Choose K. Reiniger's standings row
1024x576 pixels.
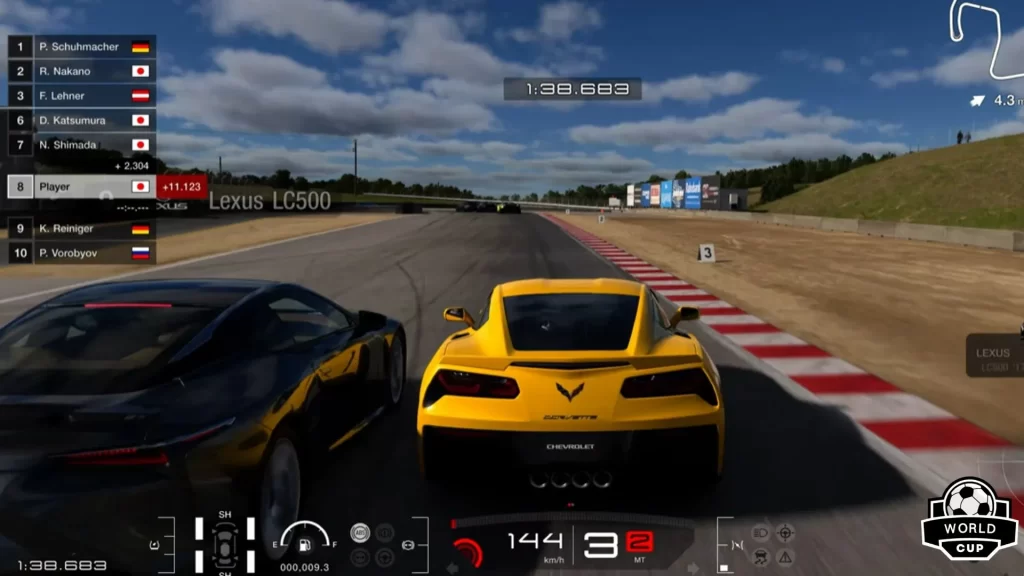(x=82, y=229)
